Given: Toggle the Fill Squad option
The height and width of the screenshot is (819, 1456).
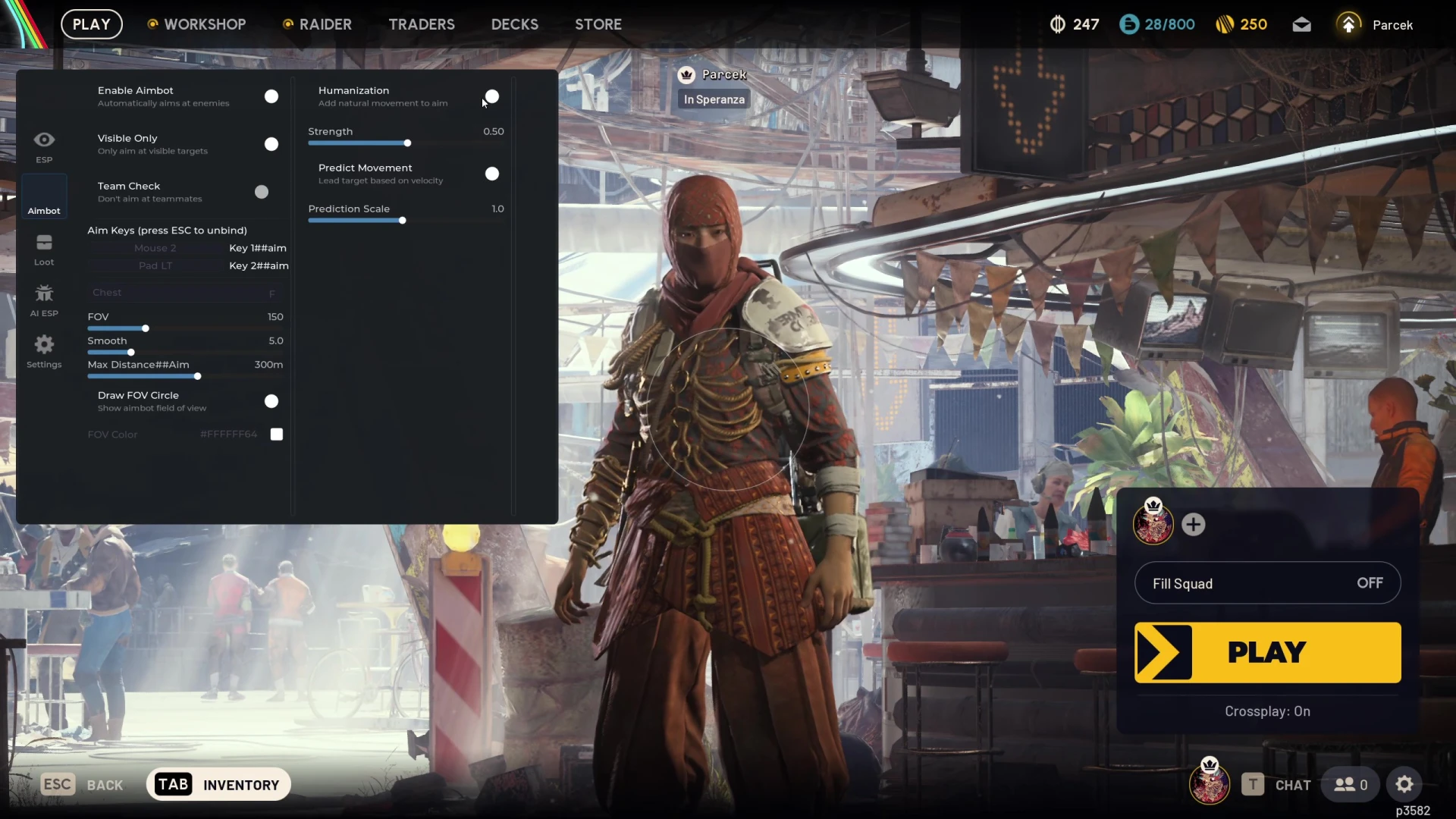Looking at the screenshot, I should tap(1267, 583).
